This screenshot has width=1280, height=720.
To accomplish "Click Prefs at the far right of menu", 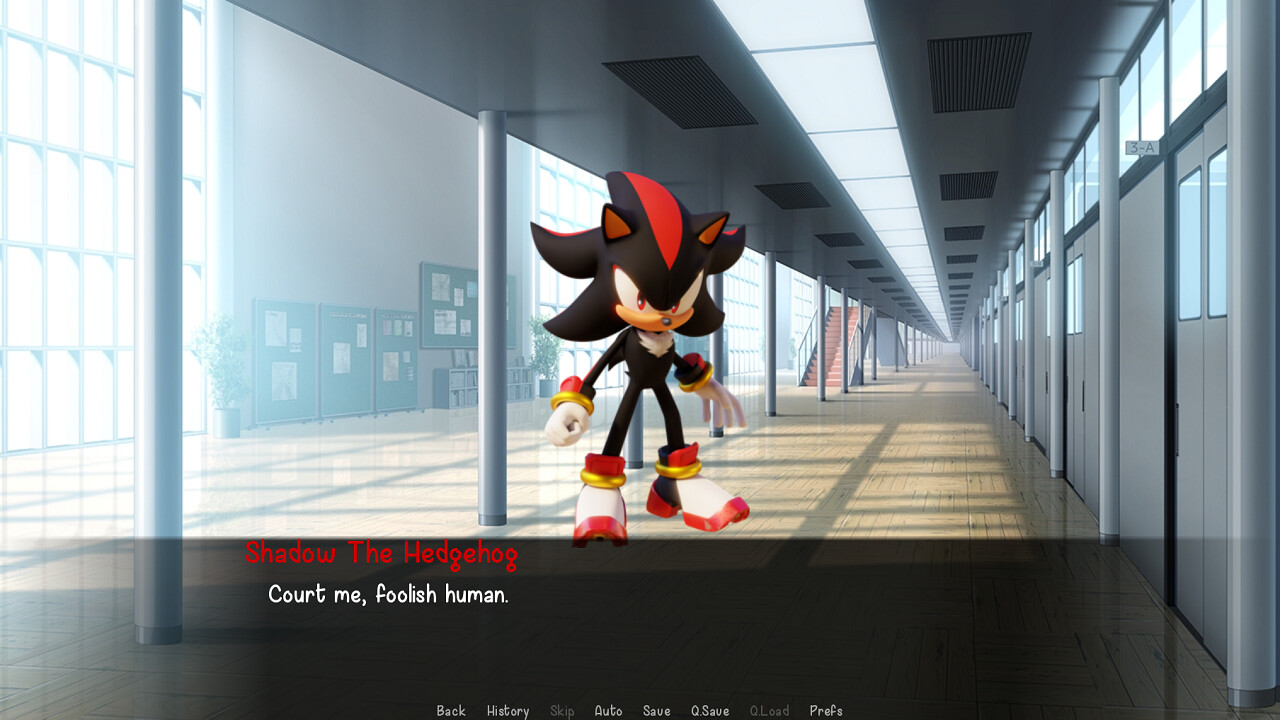I will pyautogui.click(x=828, y=710).
